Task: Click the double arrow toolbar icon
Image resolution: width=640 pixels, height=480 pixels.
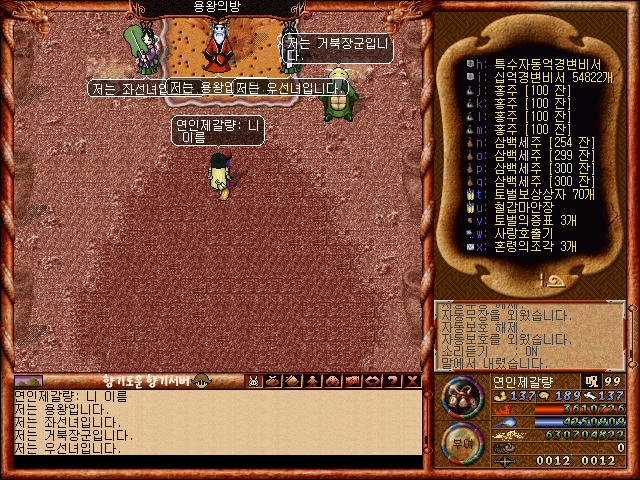Action: point(371,381)
